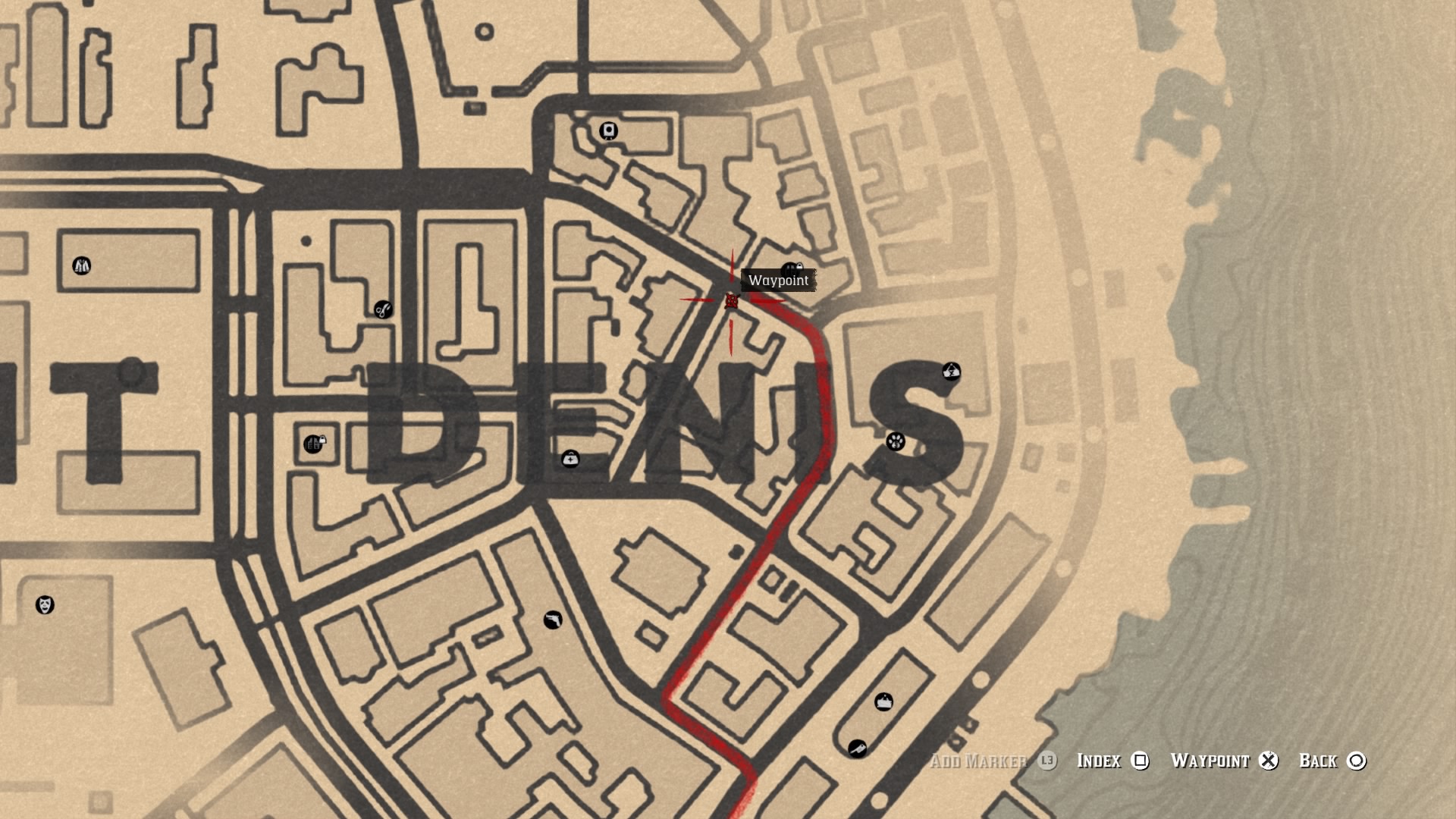This screenshot has width=1456, height=819.
Task: Click the saloon food icon near bottom right
Action: (885, 701)
